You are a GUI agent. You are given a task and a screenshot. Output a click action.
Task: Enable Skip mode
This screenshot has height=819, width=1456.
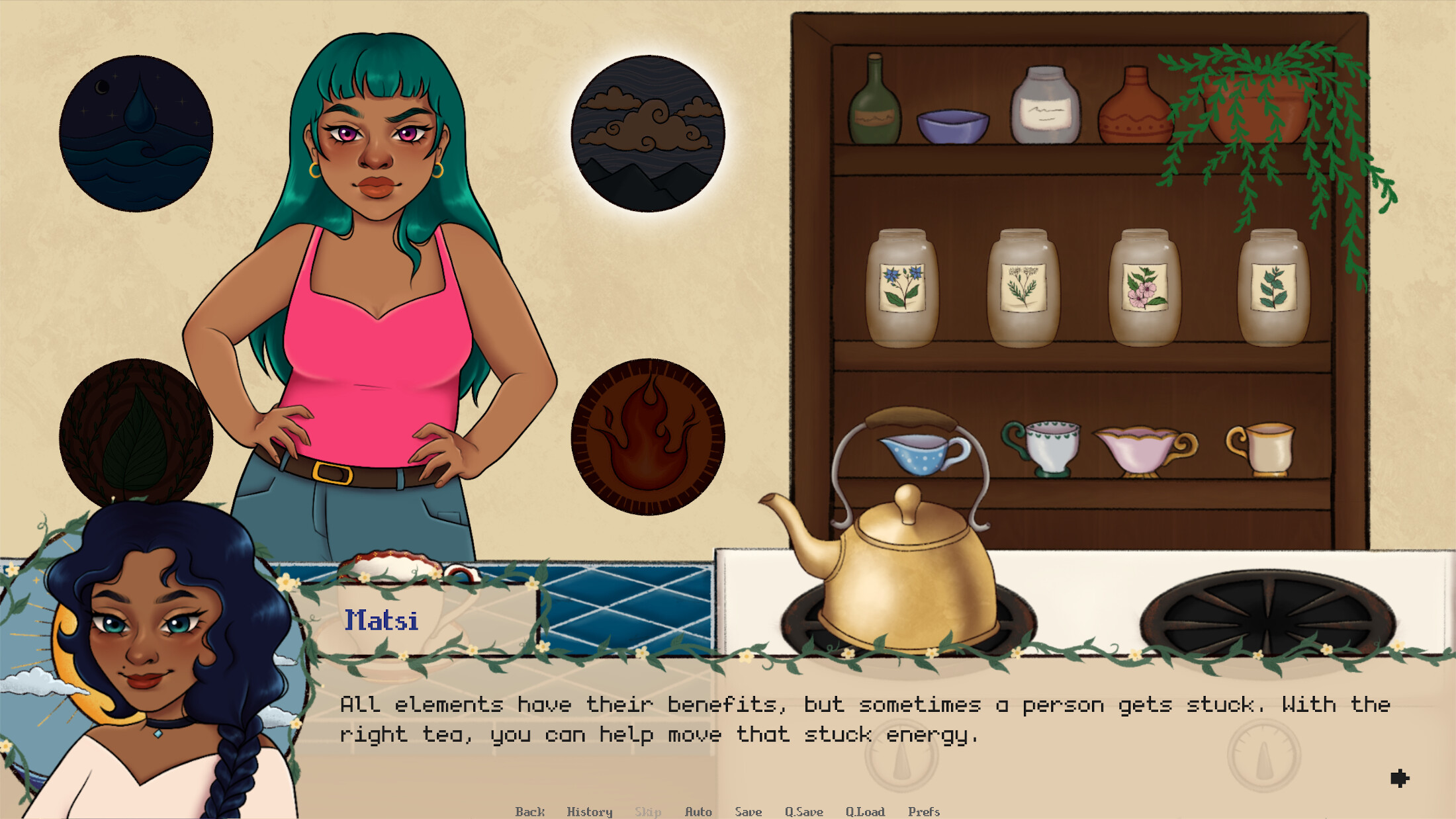[647, 812]
